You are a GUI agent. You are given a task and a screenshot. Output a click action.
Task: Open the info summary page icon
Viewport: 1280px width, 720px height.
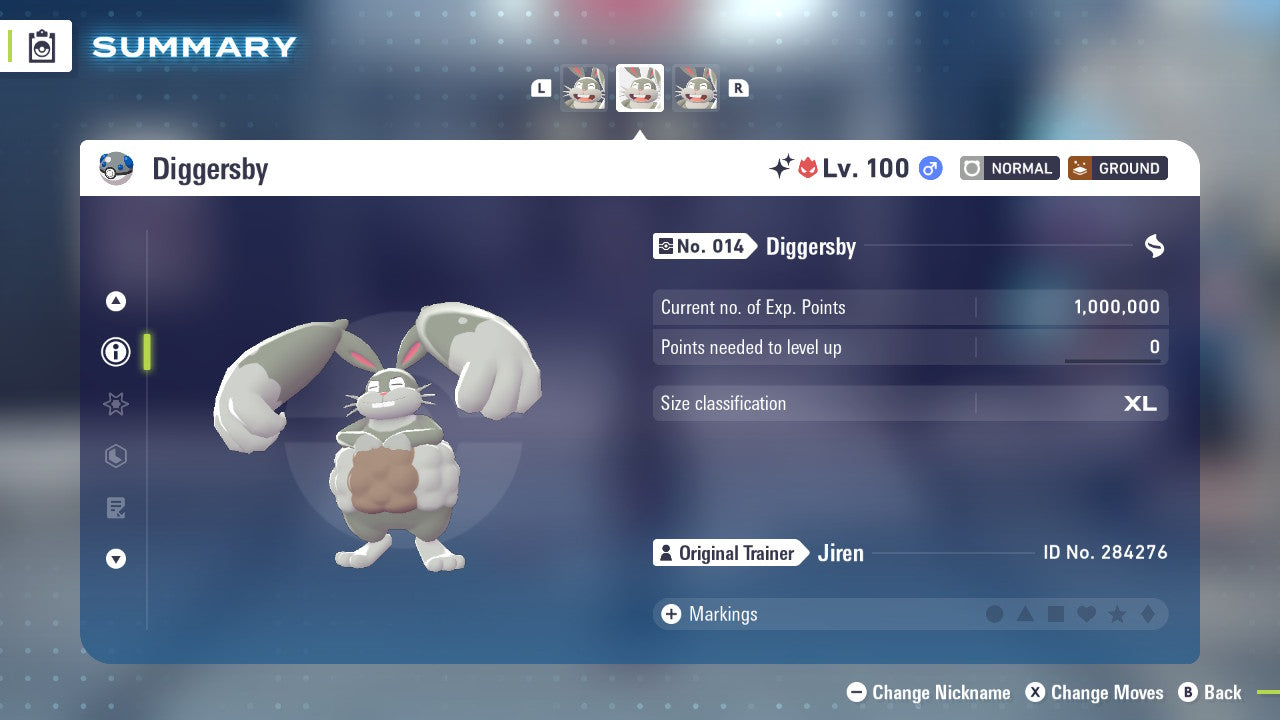[x=116, y=352]
